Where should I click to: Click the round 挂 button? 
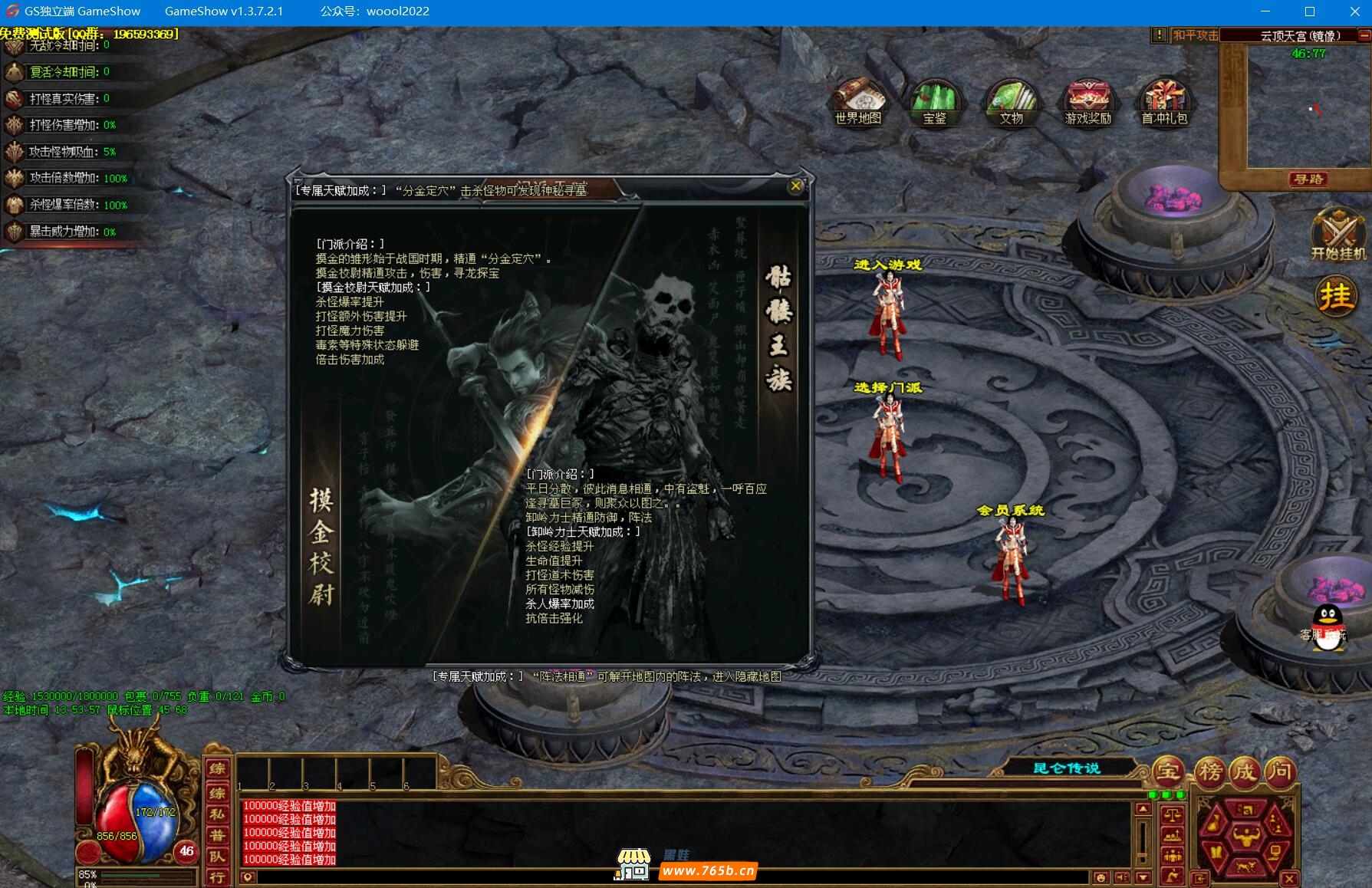pyautogui.click(x=1335, y=296)
